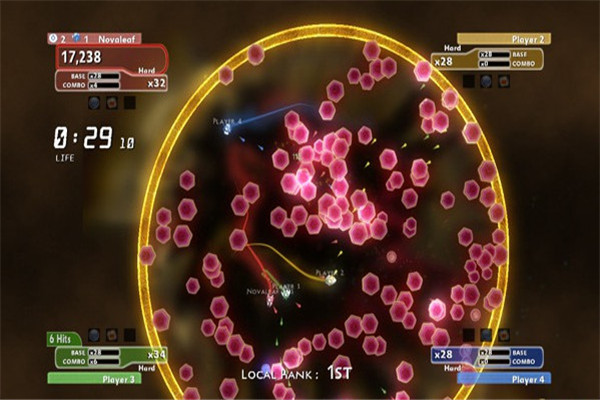Activate Novaleaf's blue orb power-up icon

[x=94, y=102]
